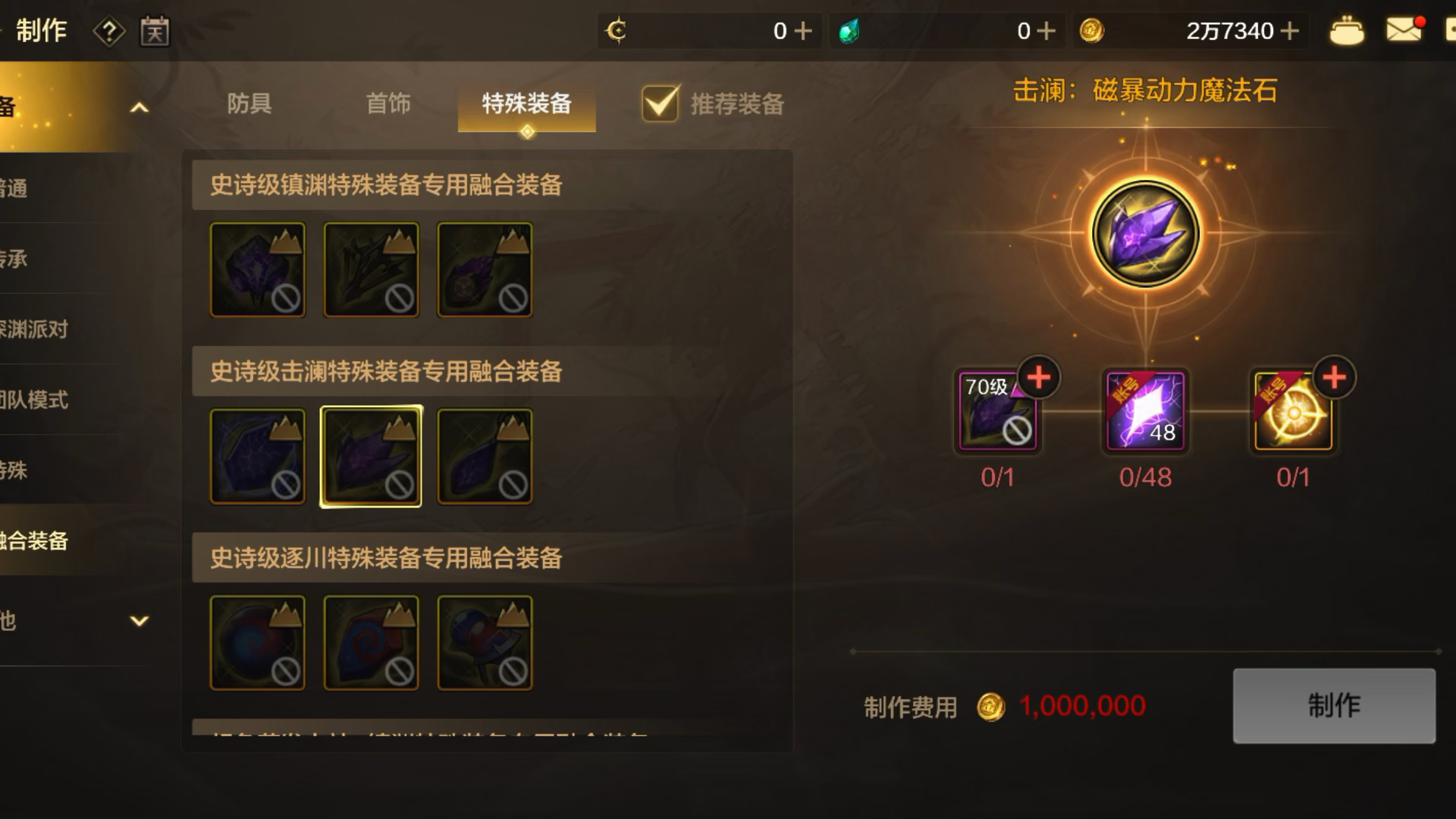
Task: Collapse the top sidebar section arrow
Action: 140,108
